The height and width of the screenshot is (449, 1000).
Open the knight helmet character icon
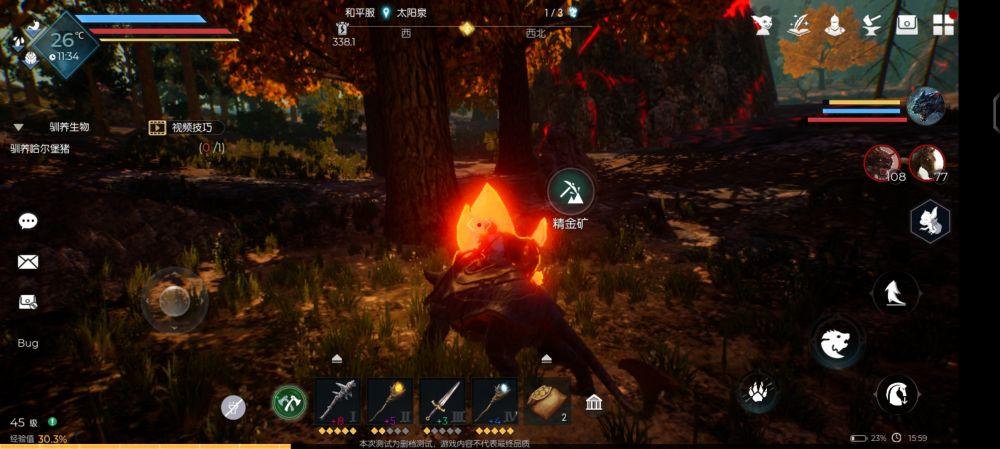coord(834,25)
